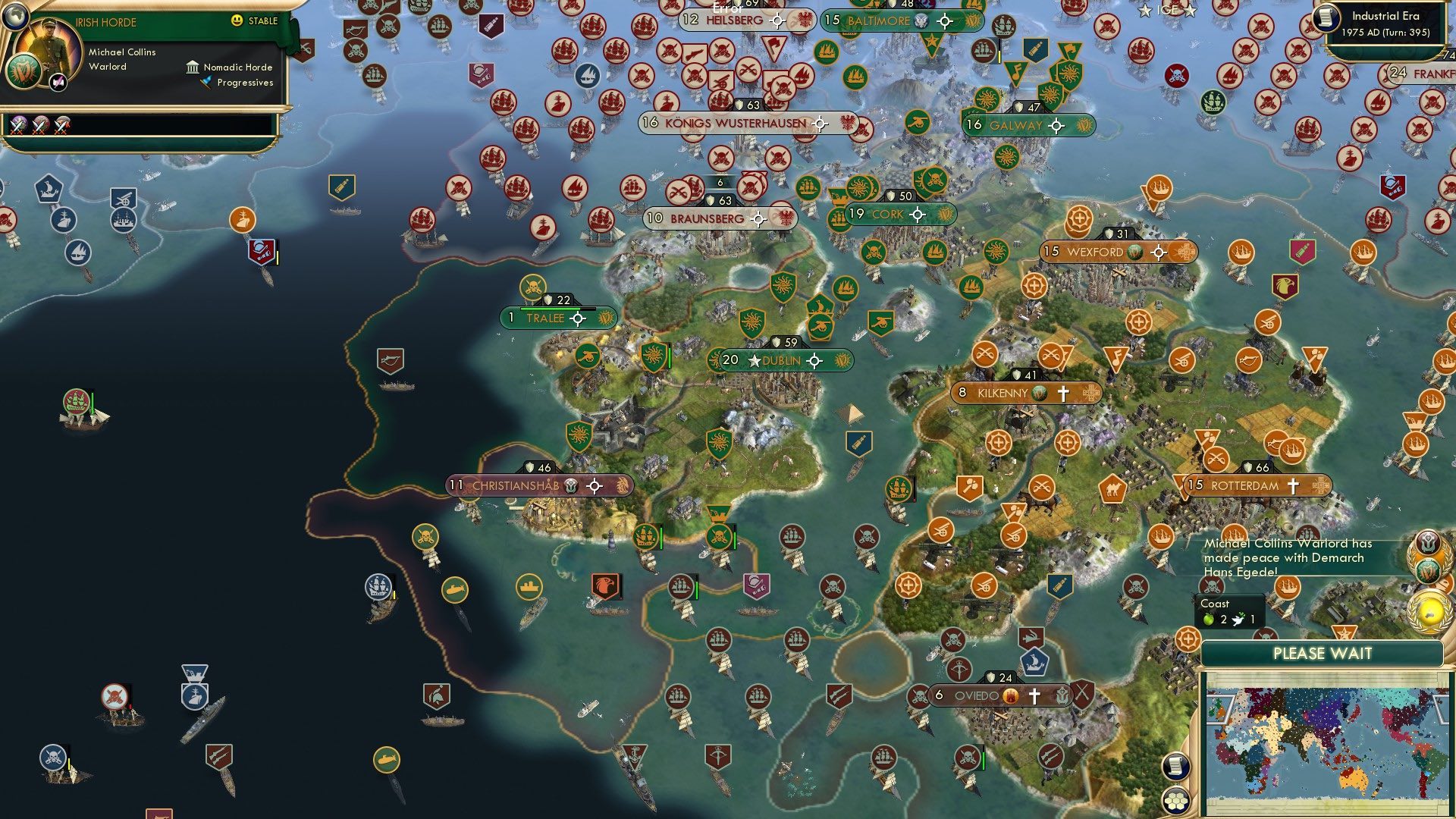Click the Cork city banner
The width and height of the screenshot is (1456, 819).
click(x=898, y=215)
